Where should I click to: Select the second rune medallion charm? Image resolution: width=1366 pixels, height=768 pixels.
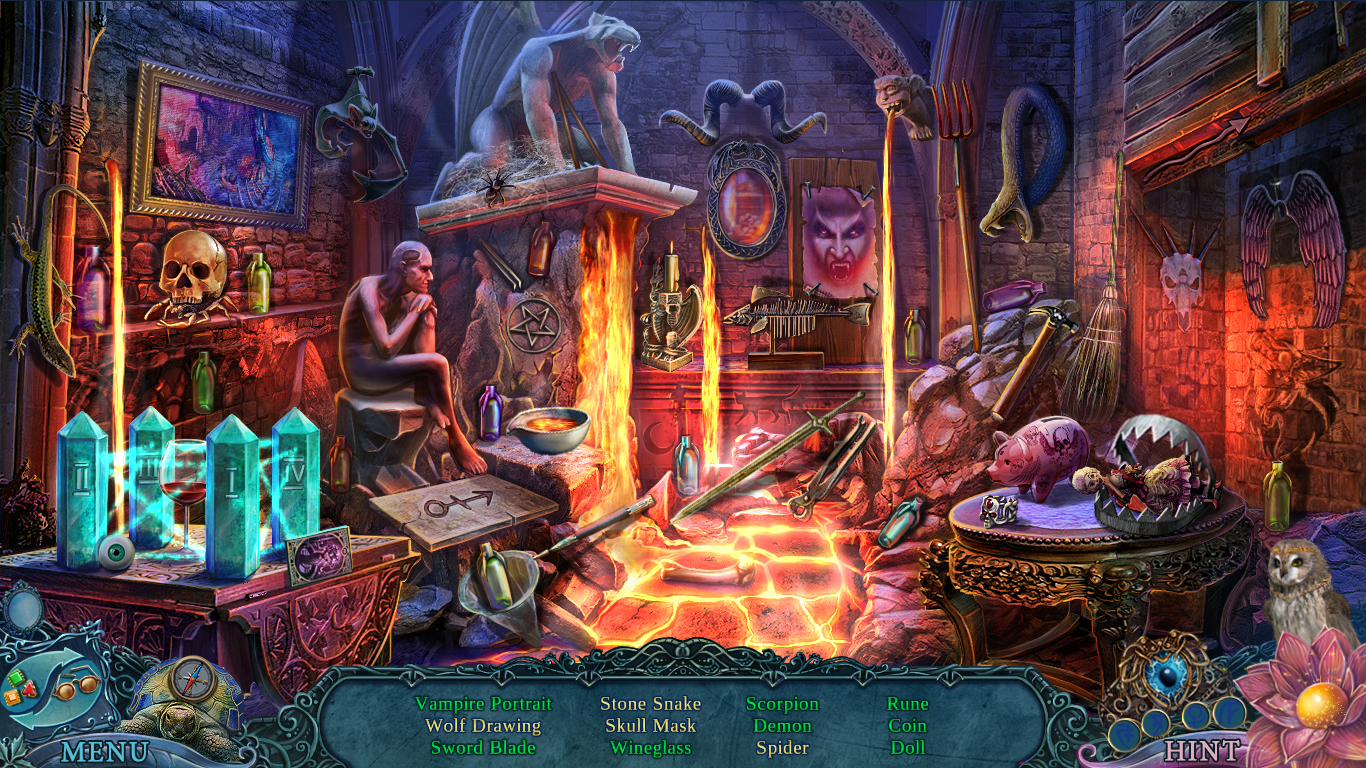click(1156, 724)
